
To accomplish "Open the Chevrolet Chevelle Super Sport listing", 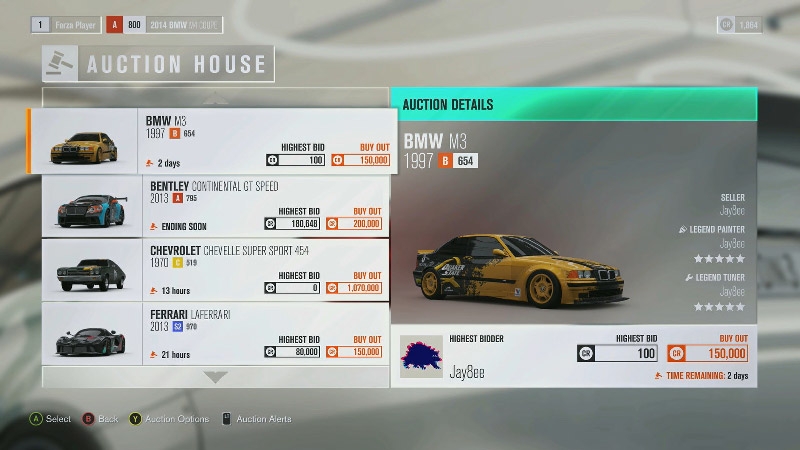I will pyautogui.click(x=215, y=269).
